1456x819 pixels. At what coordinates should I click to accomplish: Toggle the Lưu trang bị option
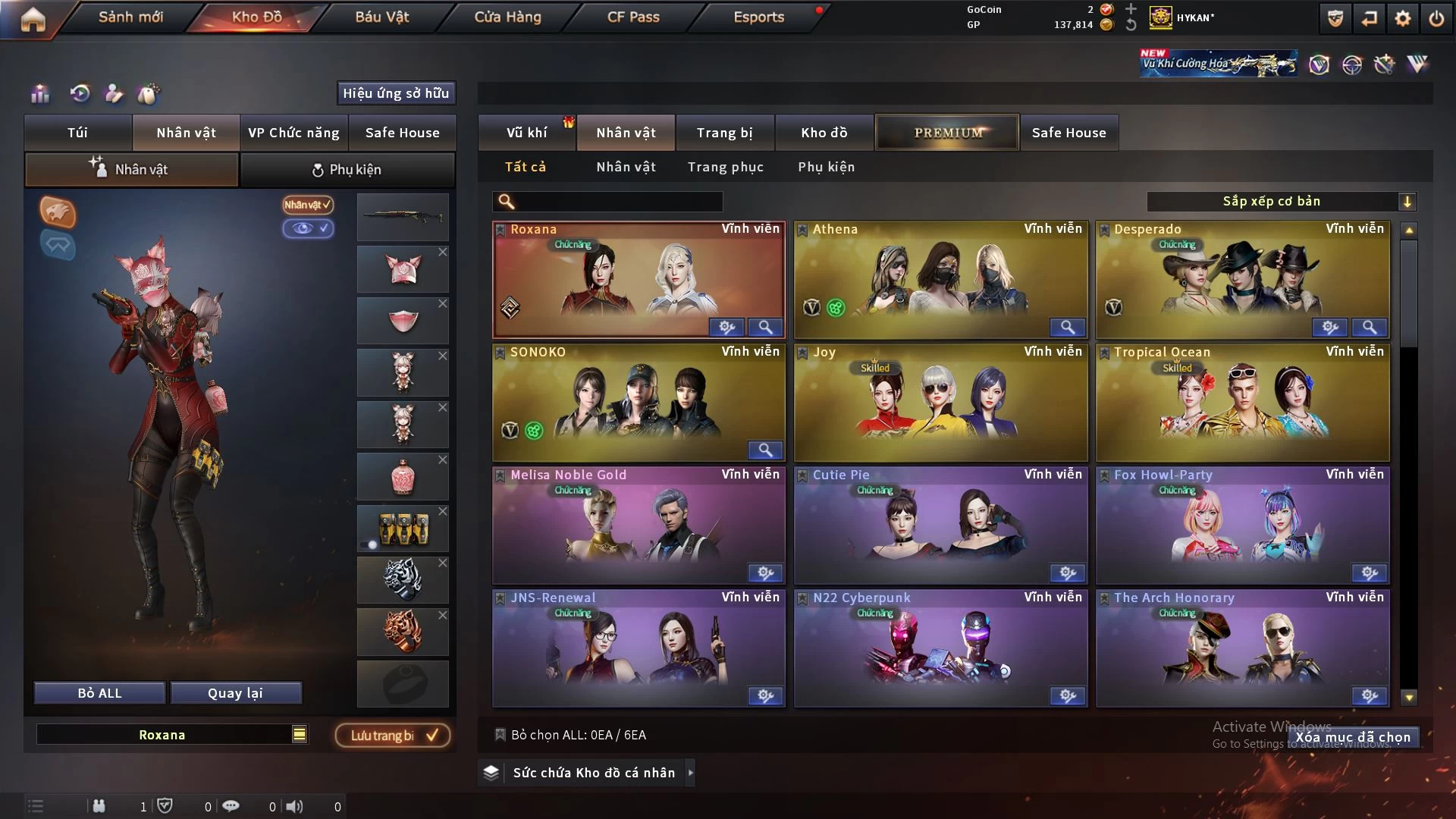coord(393,735)
